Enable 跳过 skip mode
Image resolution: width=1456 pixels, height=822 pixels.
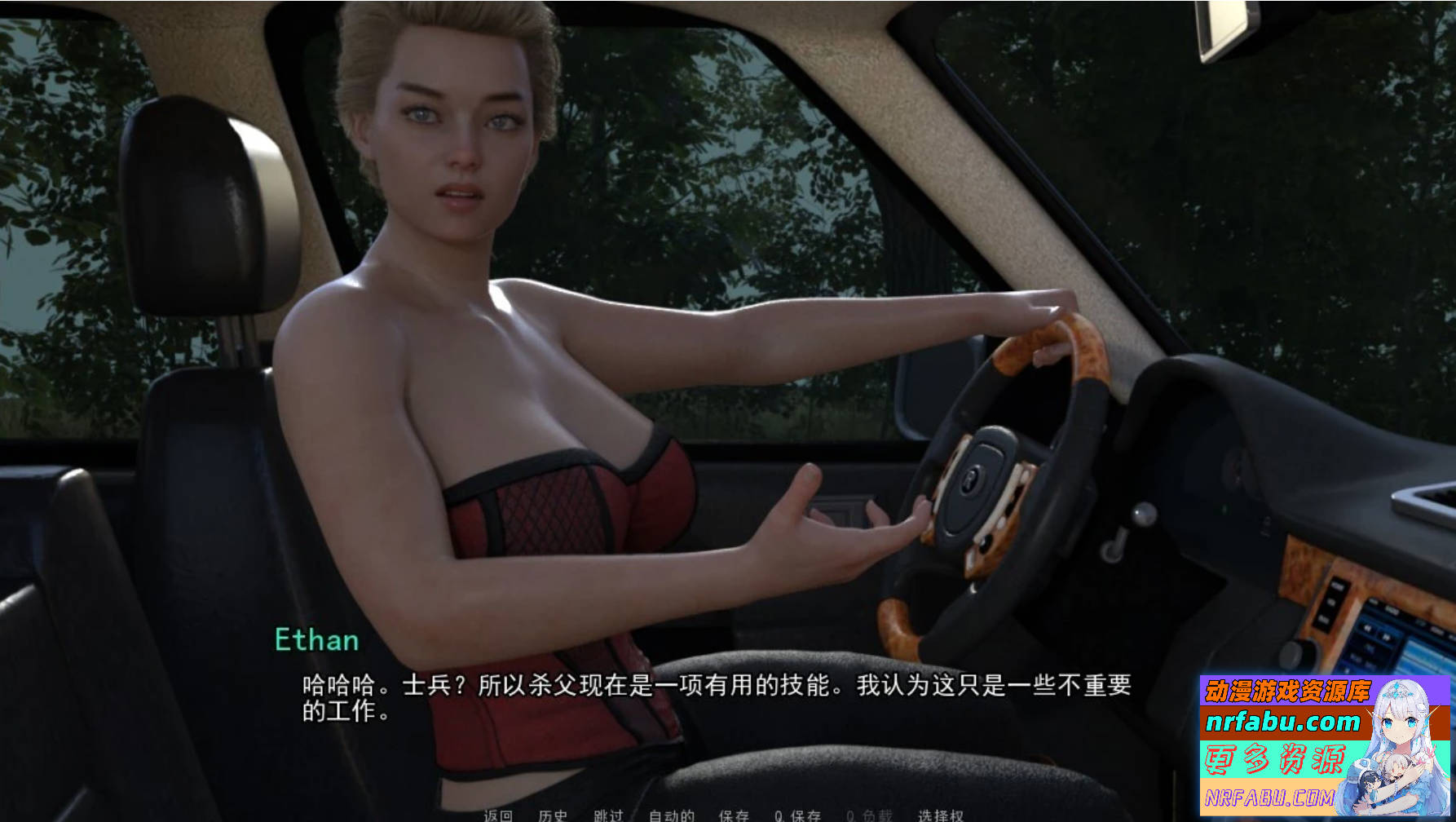coord(608,814)
